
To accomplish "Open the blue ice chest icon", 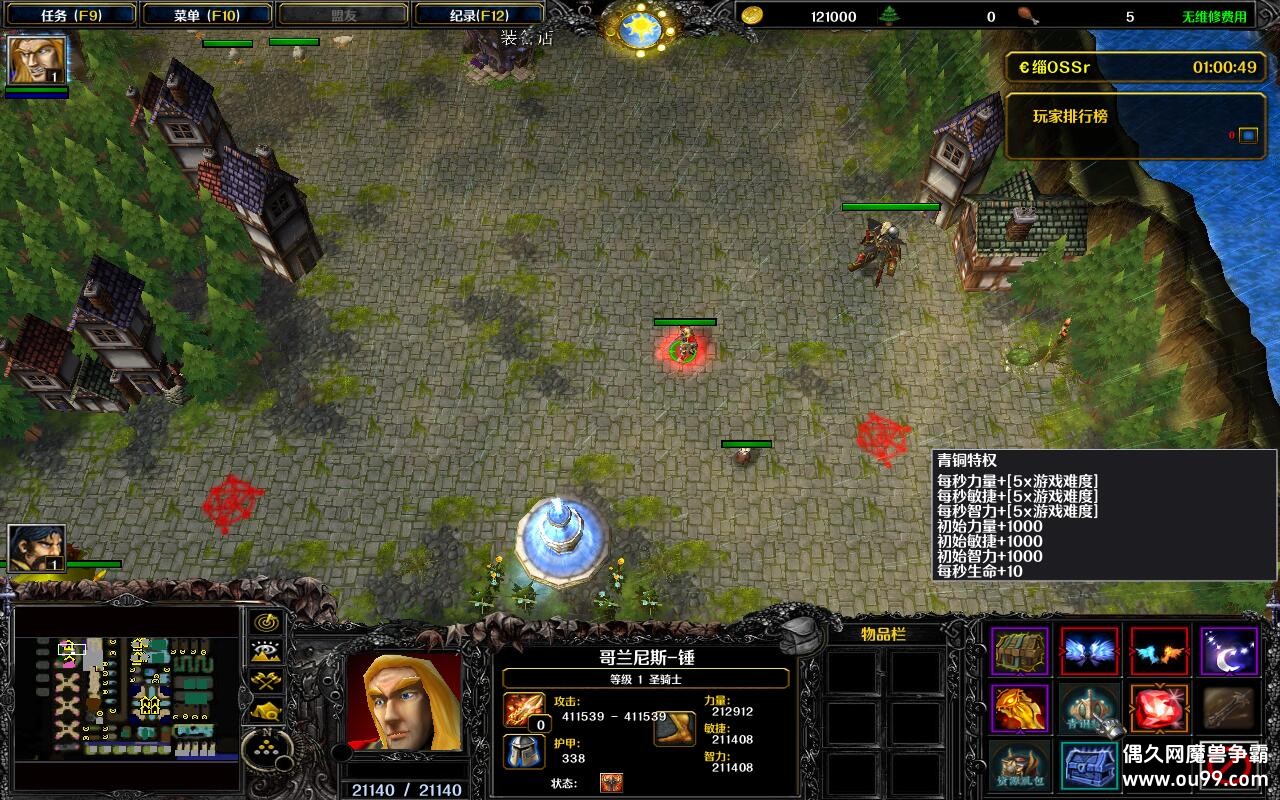I will pos(1089,765).
